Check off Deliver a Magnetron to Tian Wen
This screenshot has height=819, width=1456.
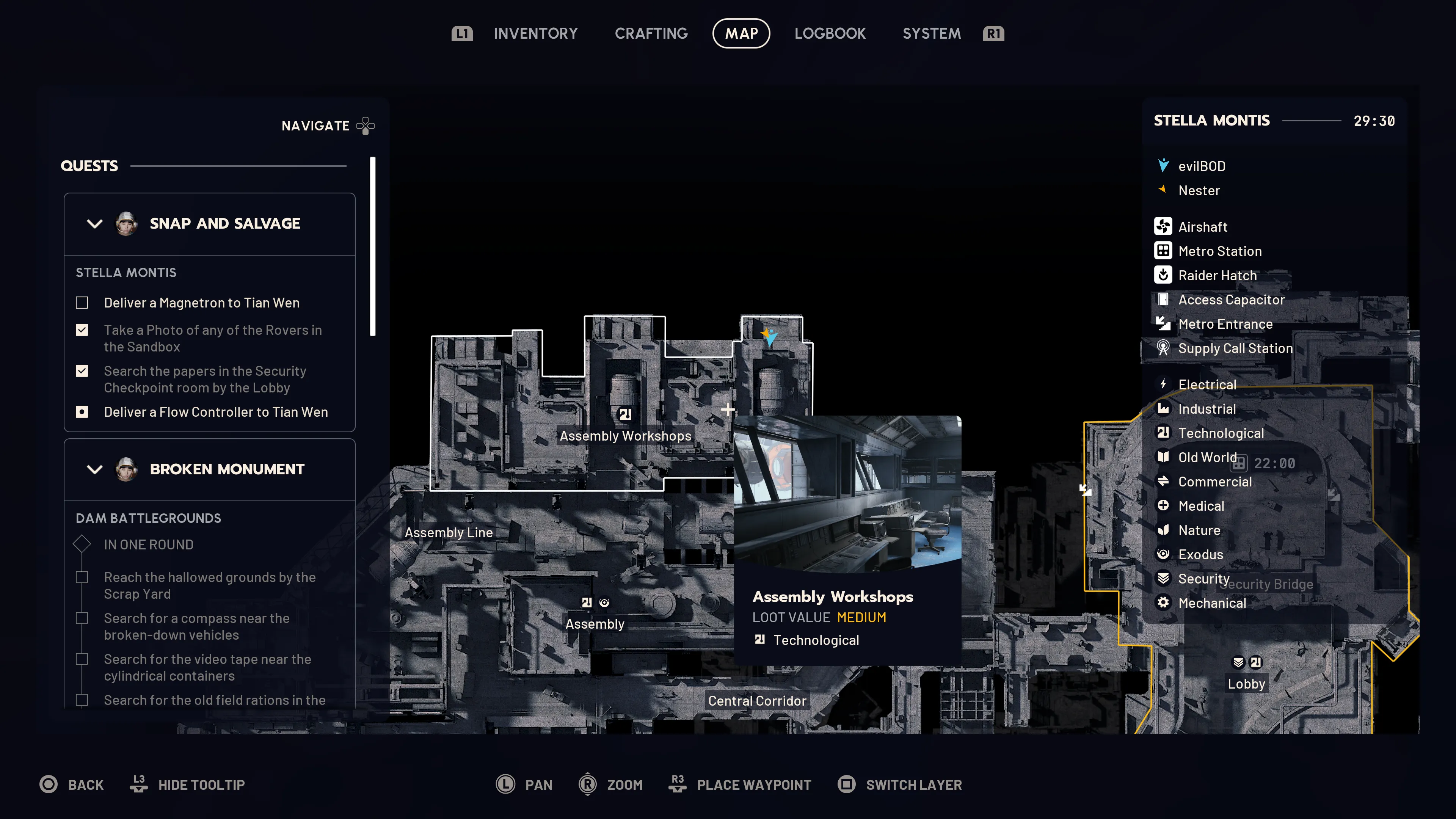pos(82,303)
